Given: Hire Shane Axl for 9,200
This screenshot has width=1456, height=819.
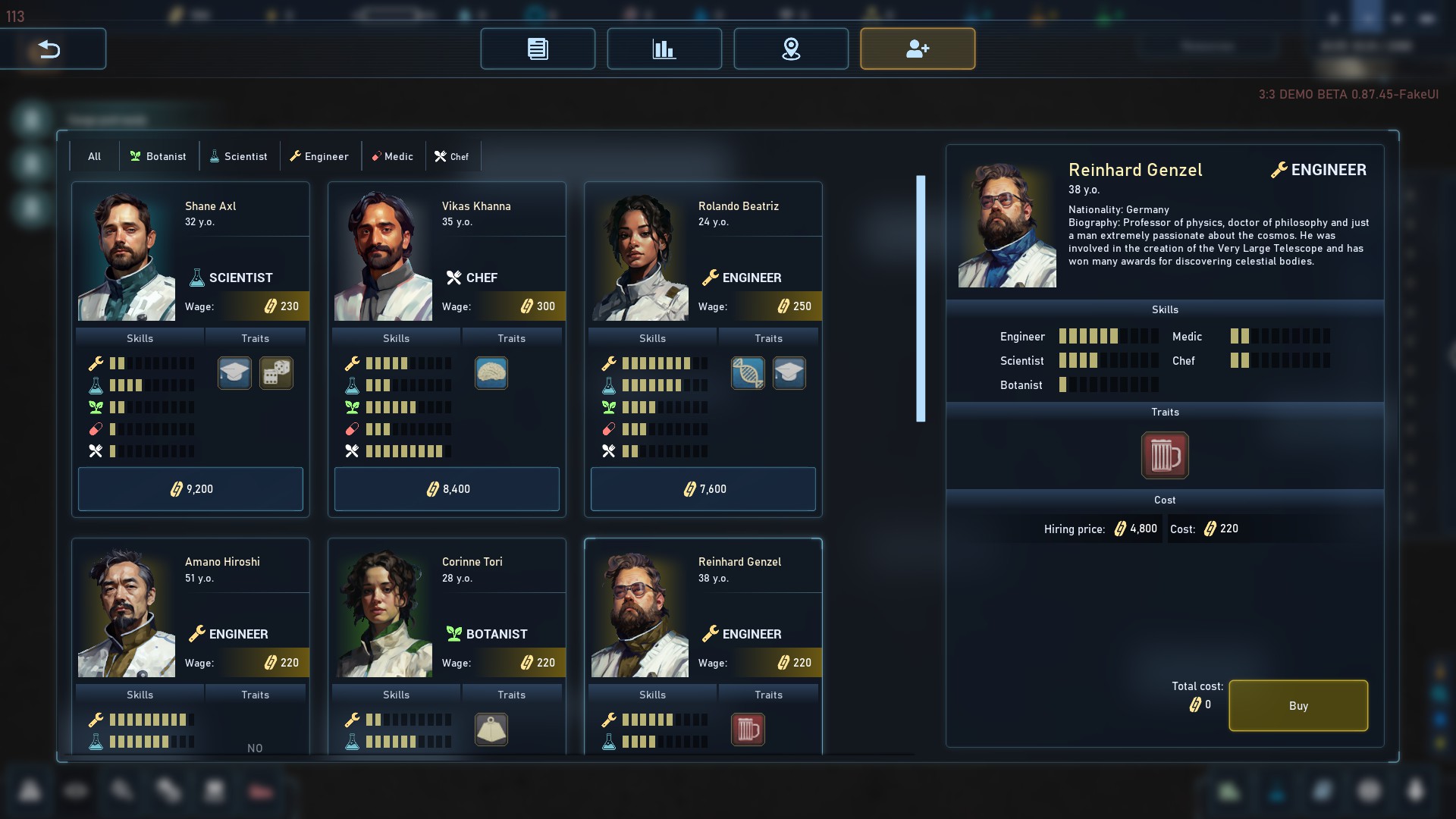Looking at the screenshot, I should [190, 489].
